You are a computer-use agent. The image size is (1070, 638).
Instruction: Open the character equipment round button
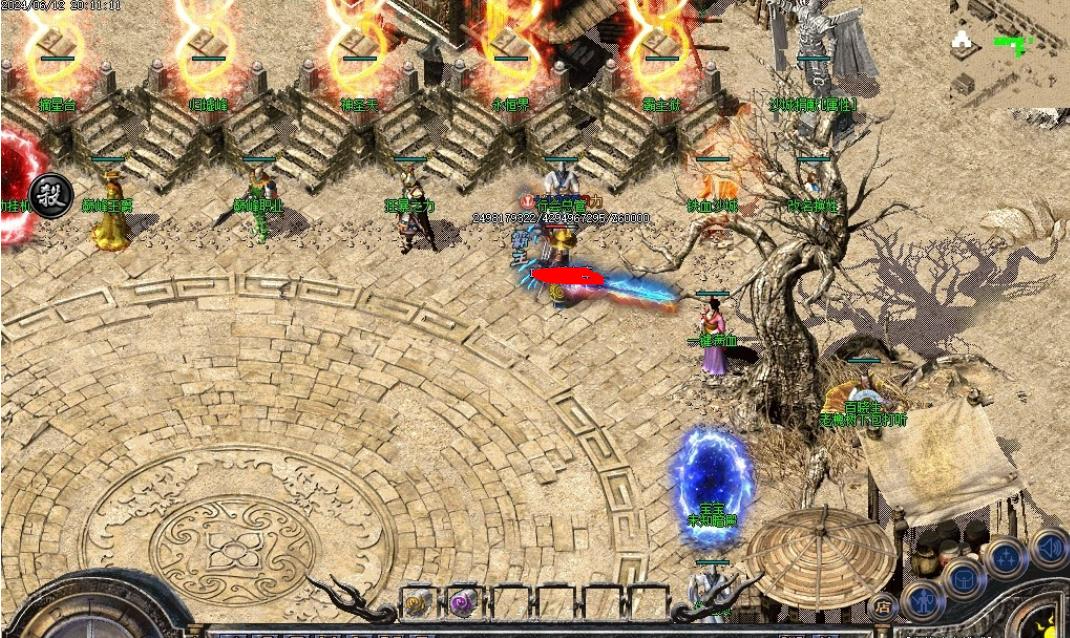coord(923,601)
